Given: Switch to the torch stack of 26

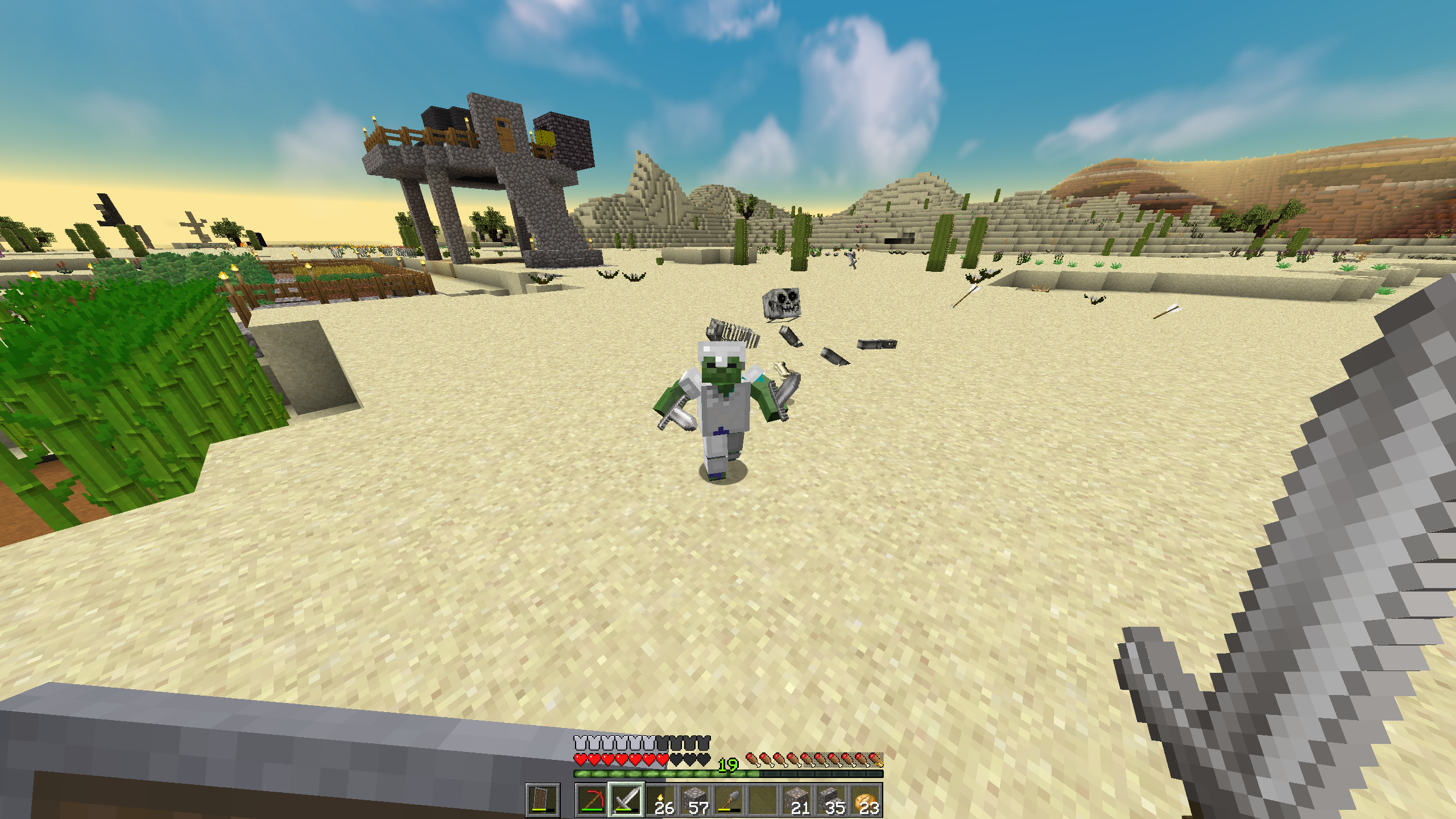Looking at the screenshot, I should 661,800.
